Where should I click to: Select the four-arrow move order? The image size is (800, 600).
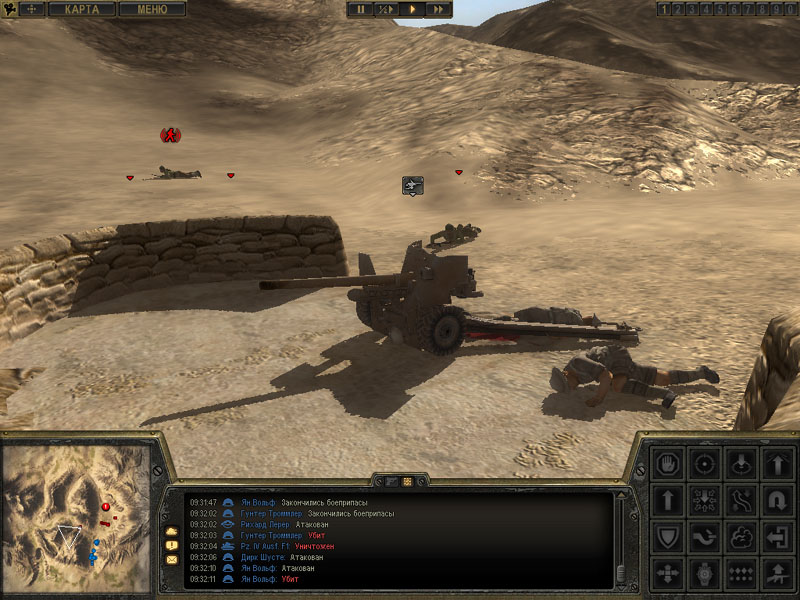667,574
